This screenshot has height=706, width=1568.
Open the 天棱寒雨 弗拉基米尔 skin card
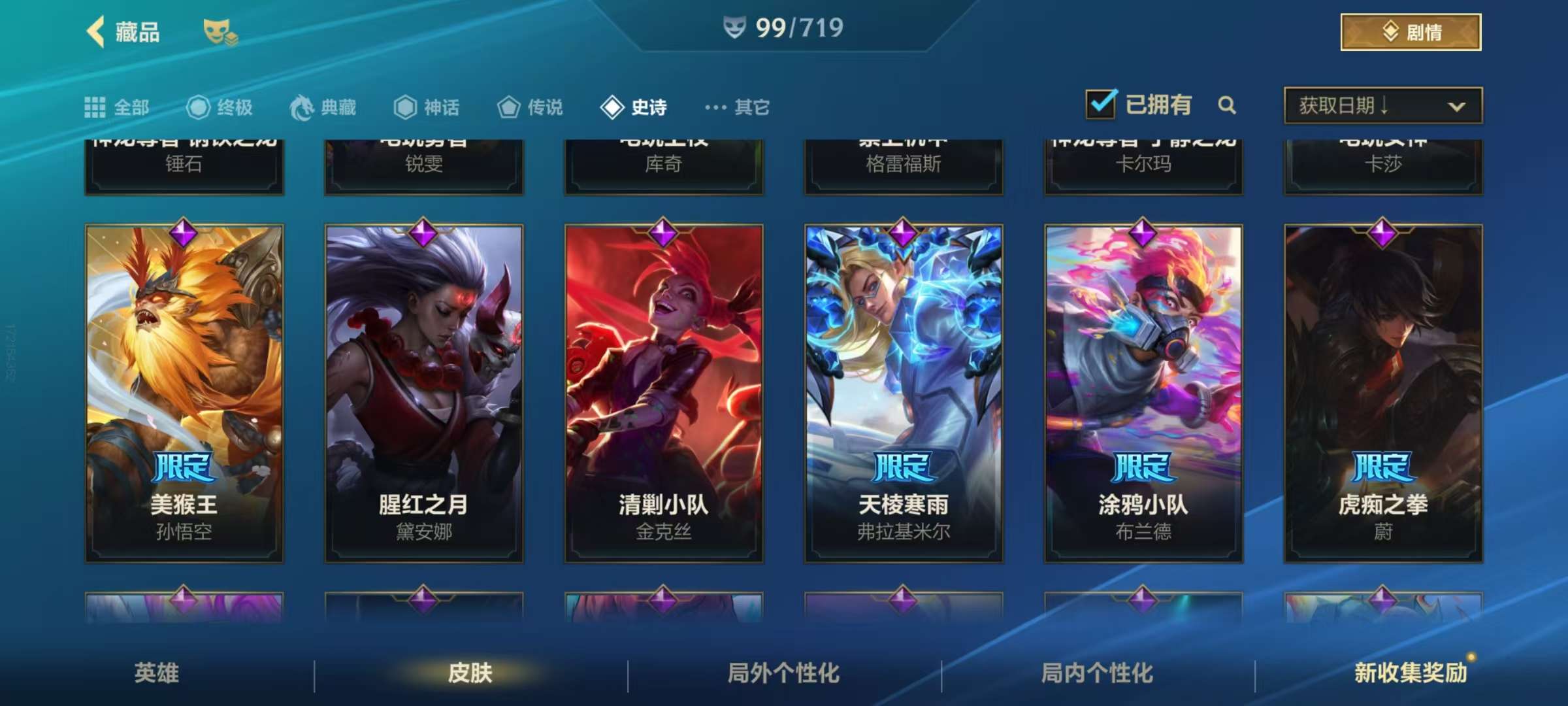(x=904, y=394)
